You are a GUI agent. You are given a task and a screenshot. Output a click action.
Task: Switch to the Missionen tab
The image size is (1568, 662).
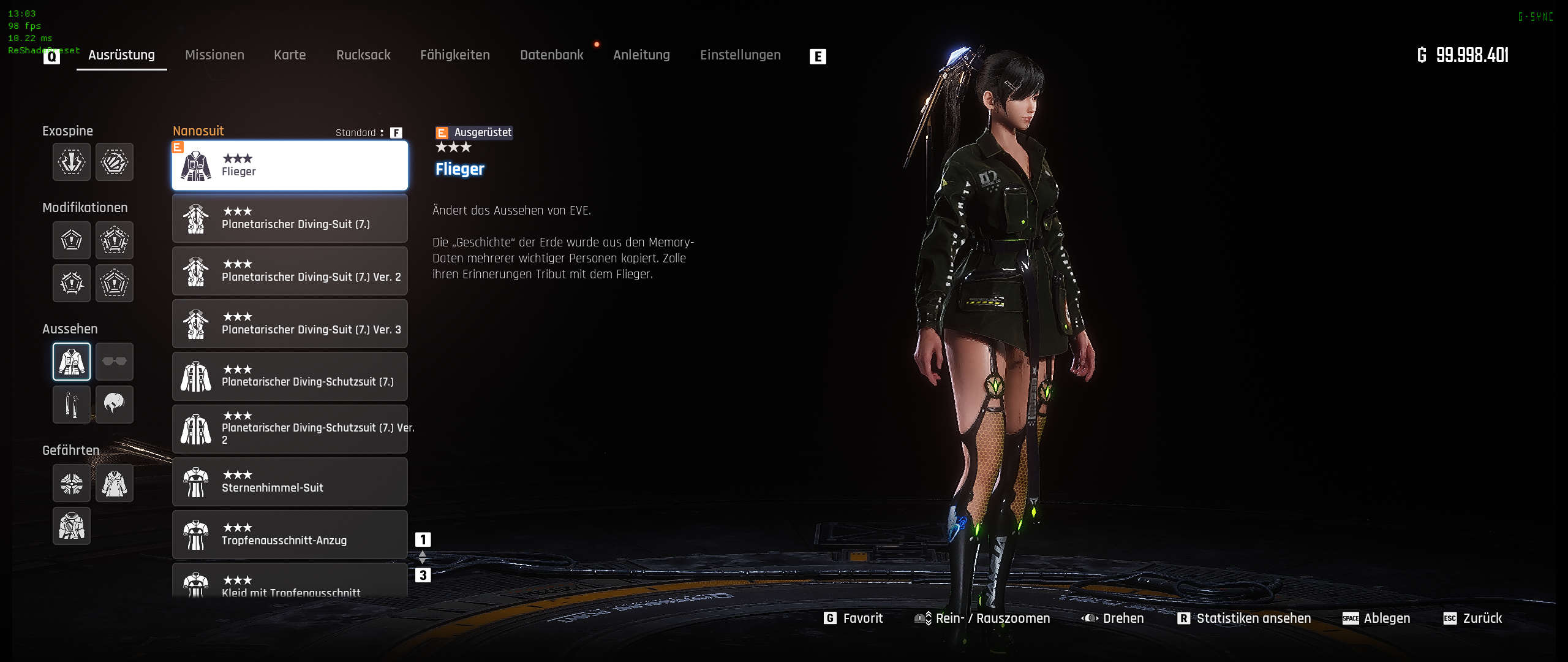point(214,55)
